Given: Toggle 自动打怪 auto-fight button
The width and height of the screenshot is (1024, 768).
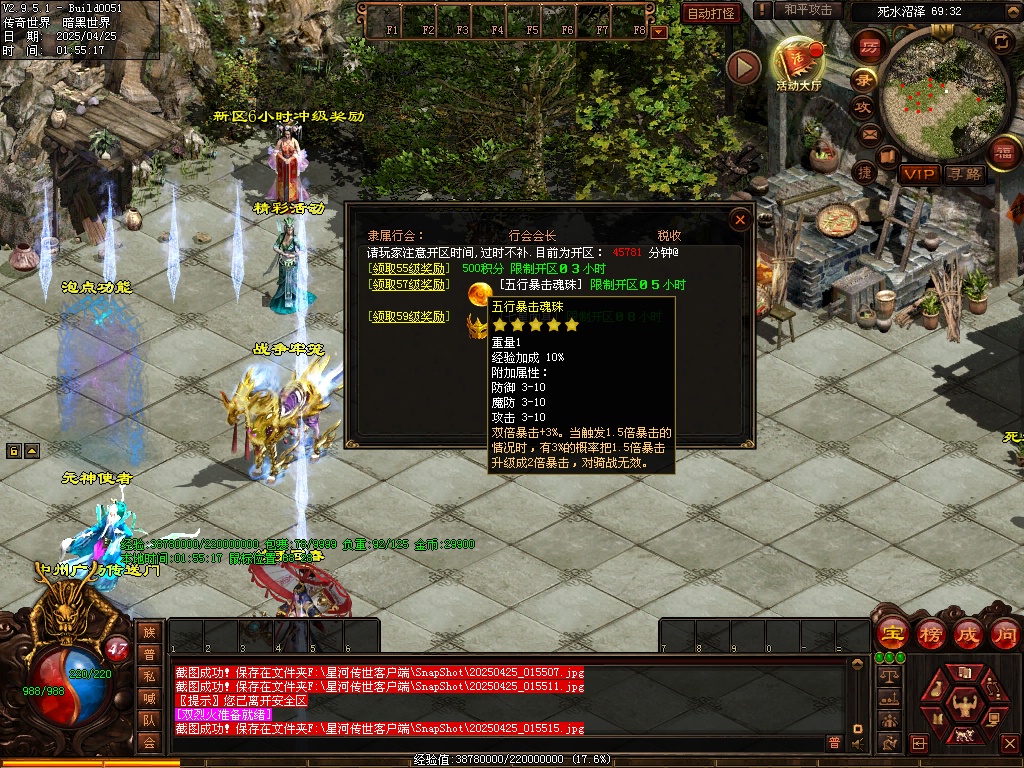Looking at the screenshot, I should click(x=712, y=13).
